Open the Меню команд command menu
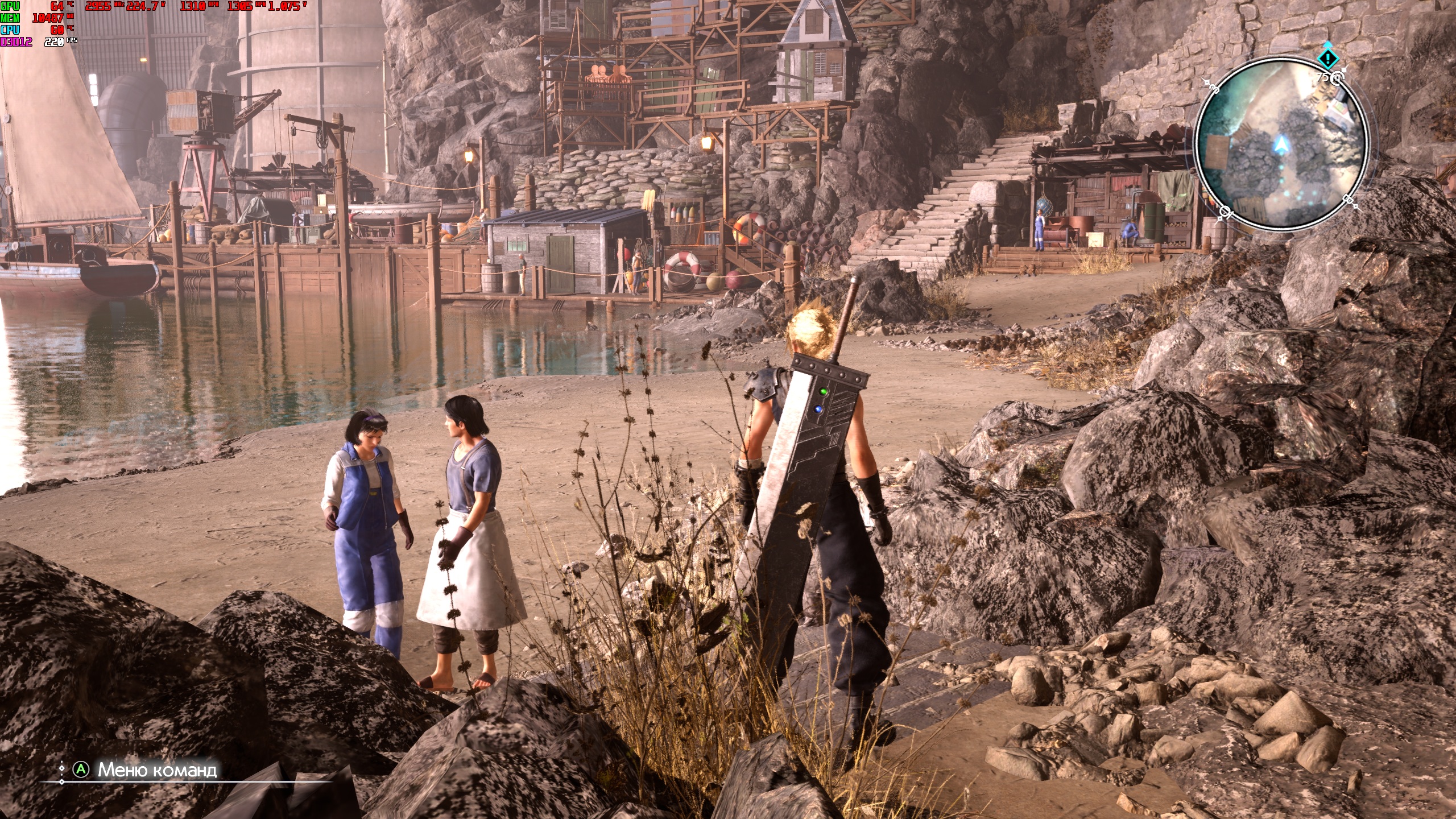 (156, 770)
